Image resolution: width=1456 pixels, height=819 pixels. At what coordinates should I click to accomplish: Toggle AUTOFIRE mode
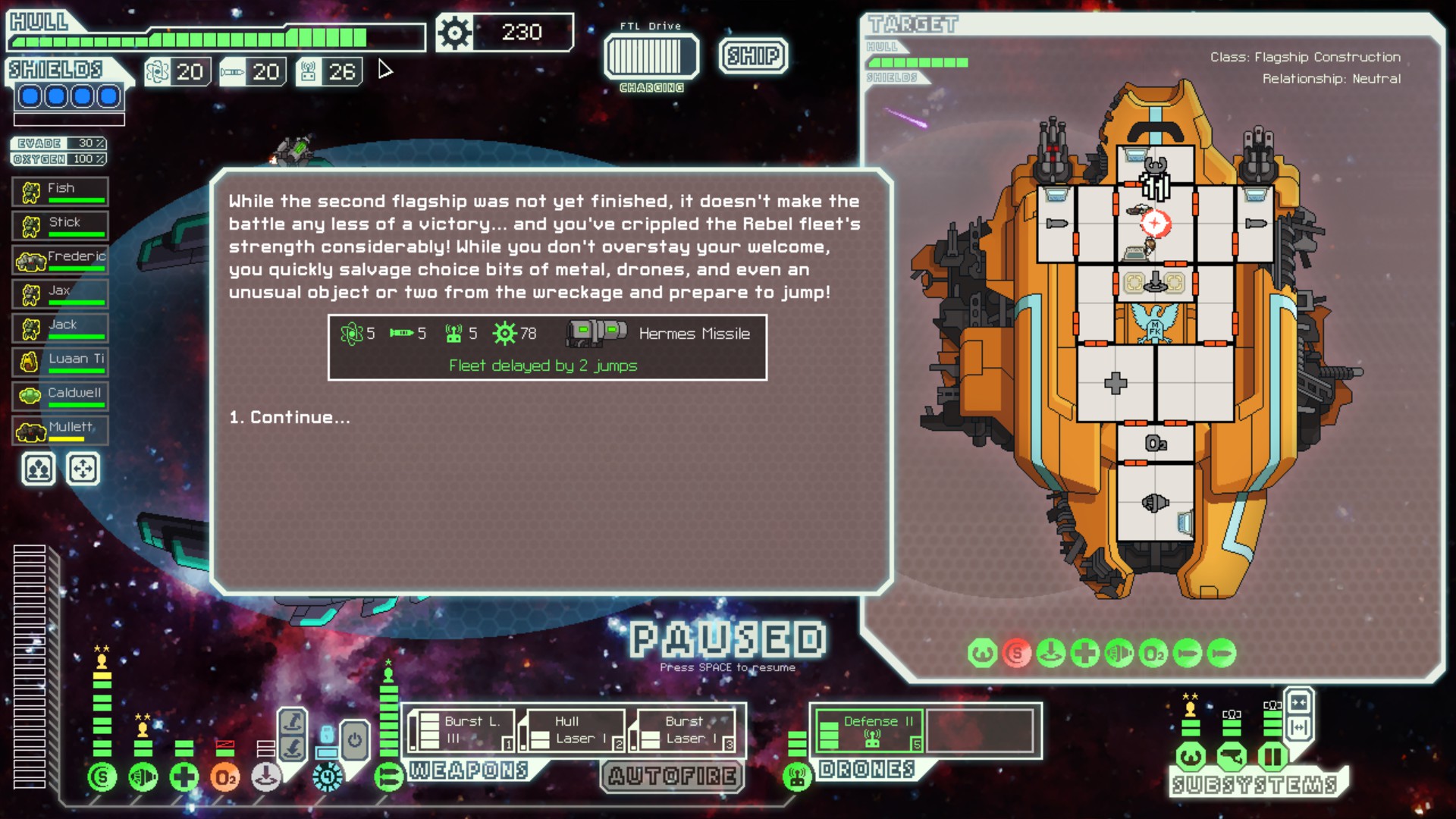[670, 776]
